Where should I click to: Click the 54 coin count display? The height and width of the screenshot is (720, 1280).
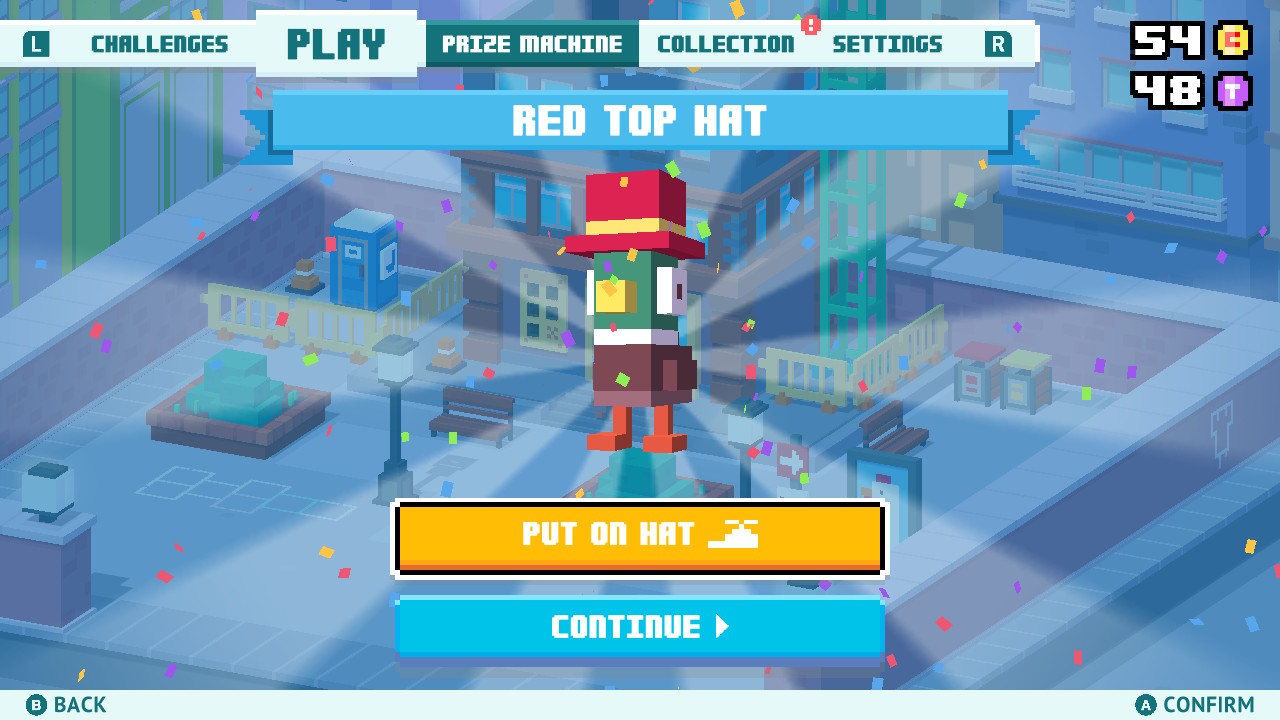(x=1165, y=42)
